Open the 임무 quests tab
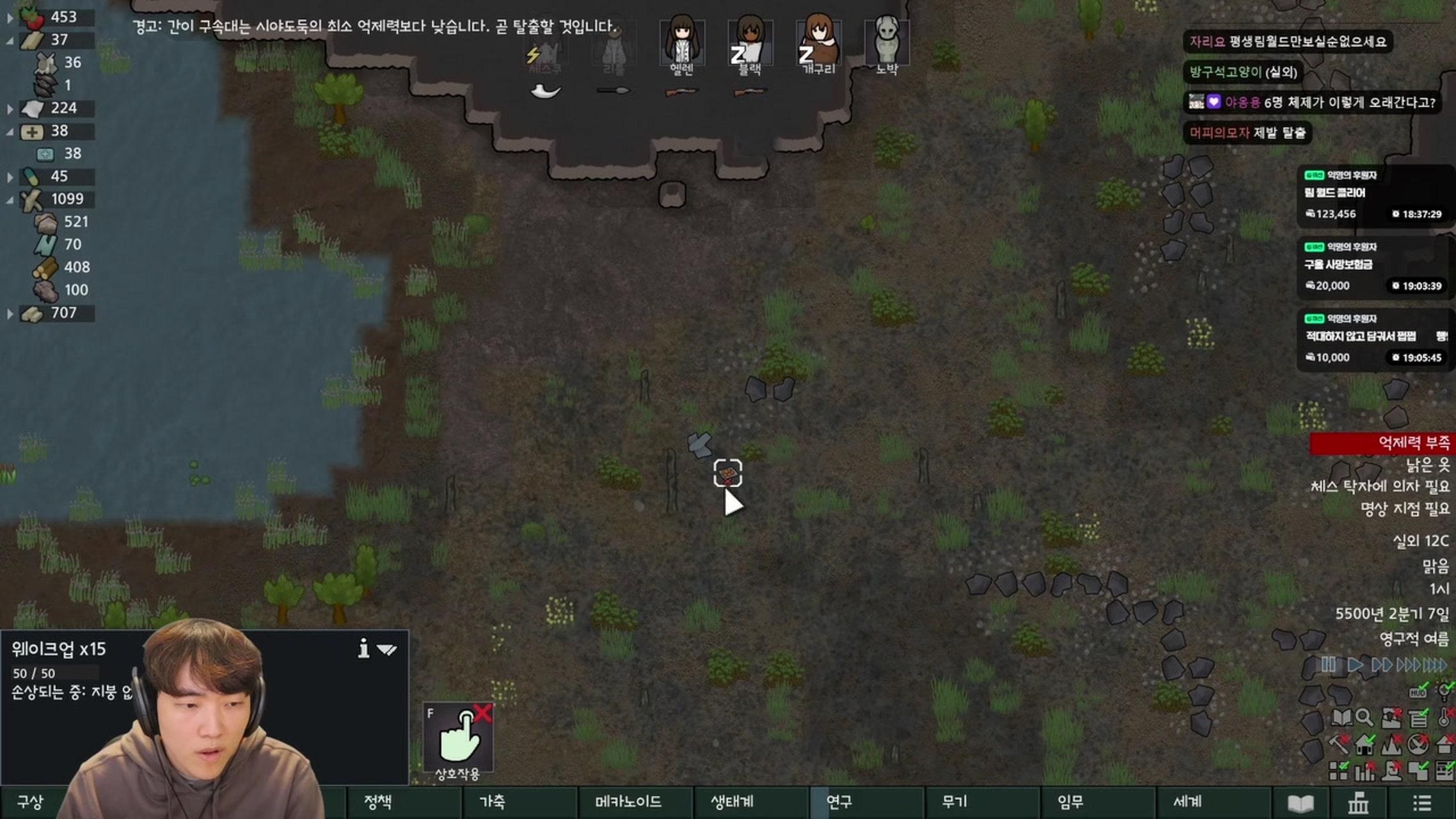The width and height of the screenshot is (1456, 819). point(1070,802)
